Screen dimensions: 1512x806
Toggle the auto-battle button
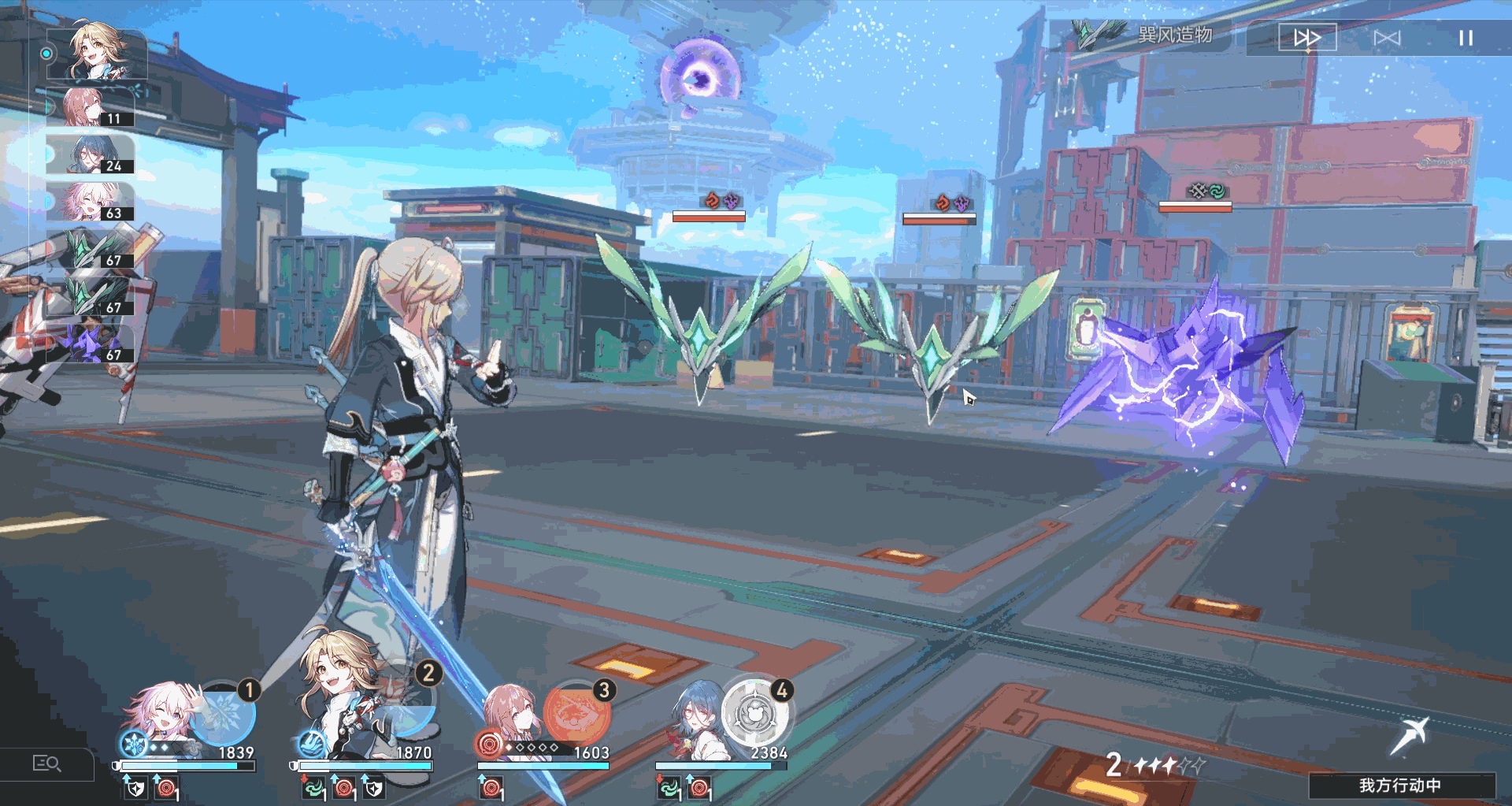coord(1387,38)
